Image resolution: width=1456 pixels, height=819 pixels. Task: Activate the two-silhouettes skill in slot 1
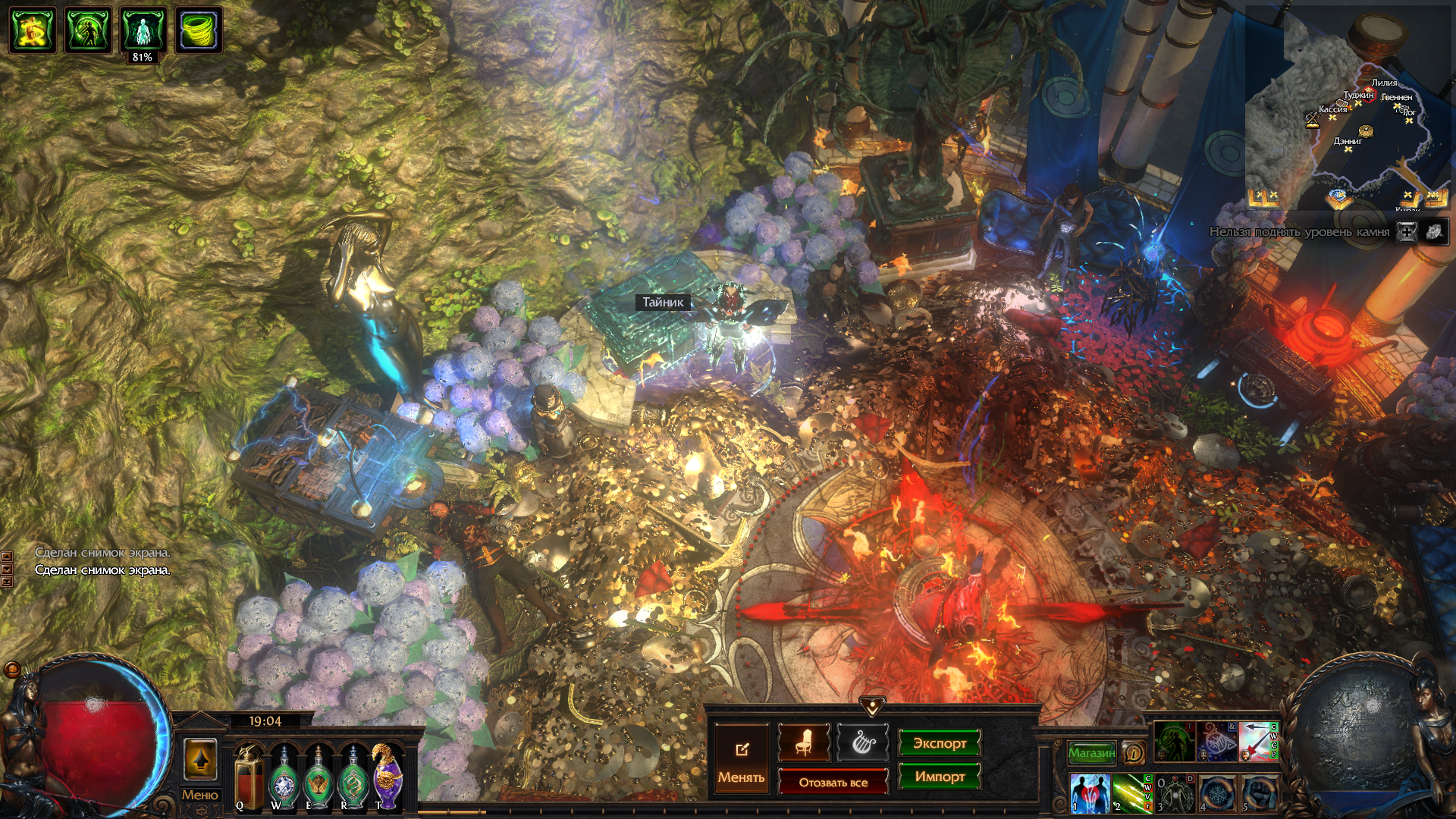point(1090,792)
